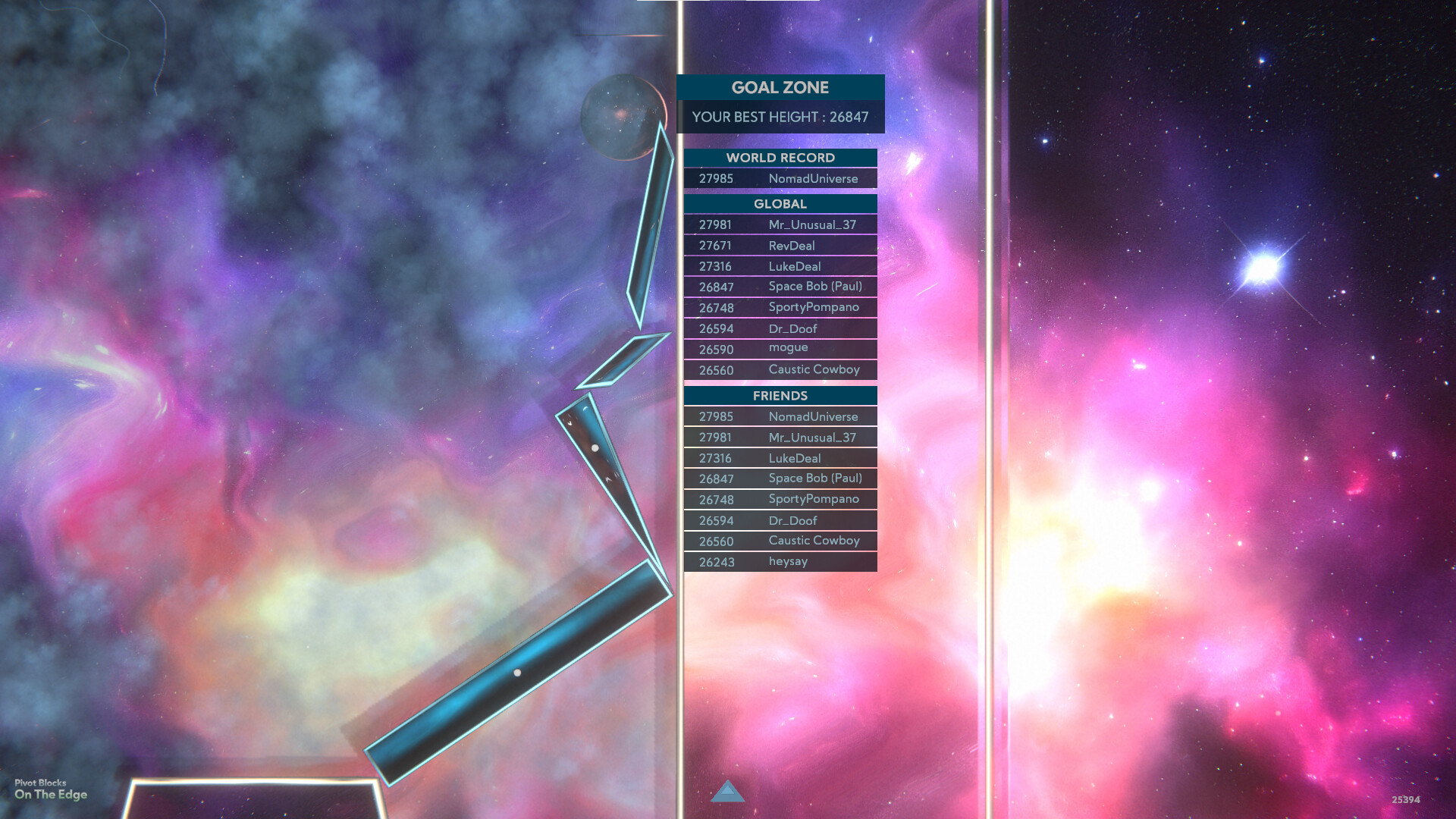Click the triangle indicator at bottom center
1456x819 pixels.
[727, 793]
